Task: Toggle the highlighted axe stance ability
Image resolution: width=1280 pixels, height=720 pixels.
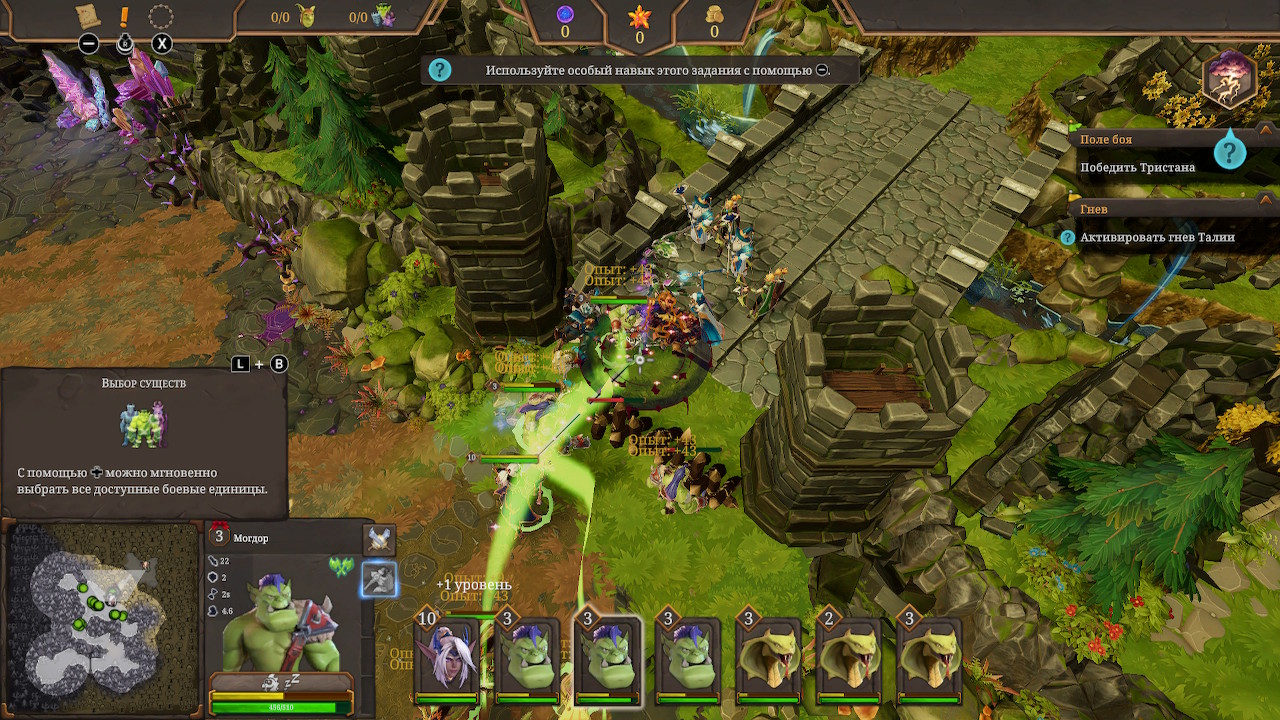Action: pos(379,579)
